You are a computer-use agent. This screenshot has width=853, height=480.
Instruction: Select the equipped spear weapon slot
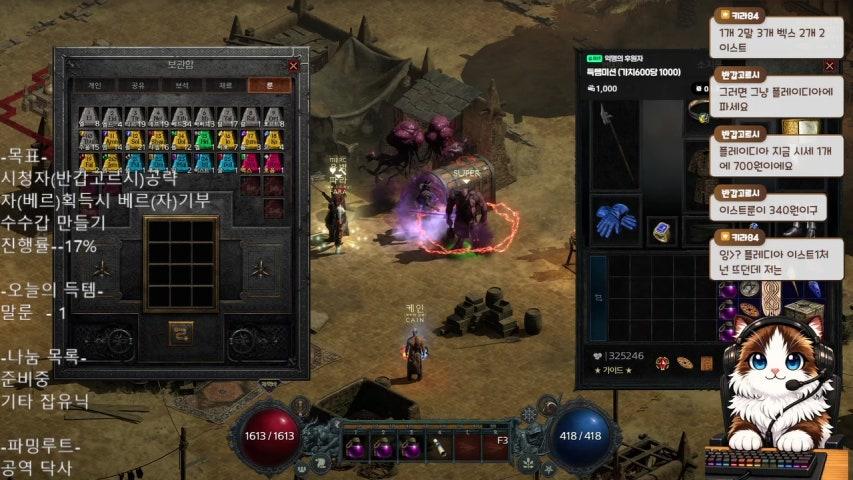[x=614, y=143]
